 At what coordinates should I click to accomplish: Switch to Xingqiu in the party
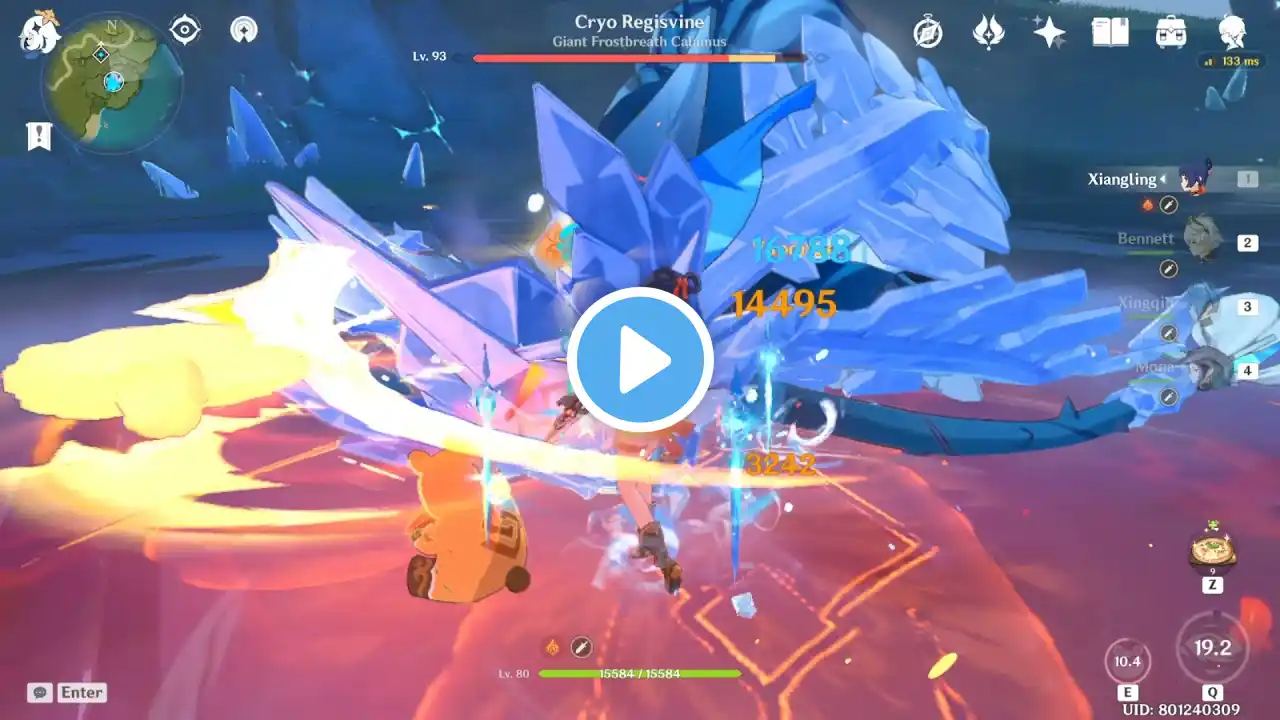pyautogui.click(x=1202, y=304)
